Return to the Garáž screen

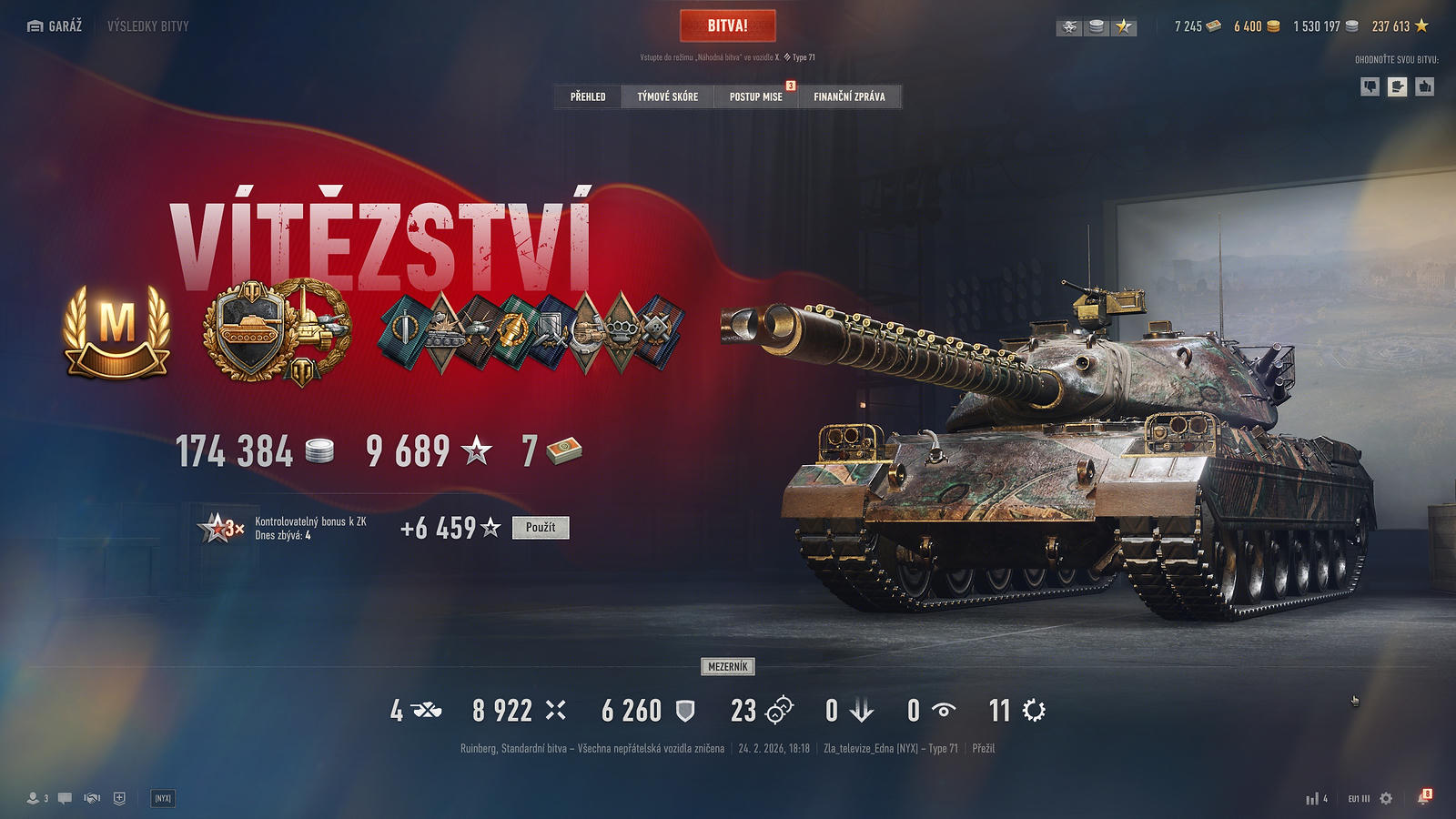click(x=56, y=26)
